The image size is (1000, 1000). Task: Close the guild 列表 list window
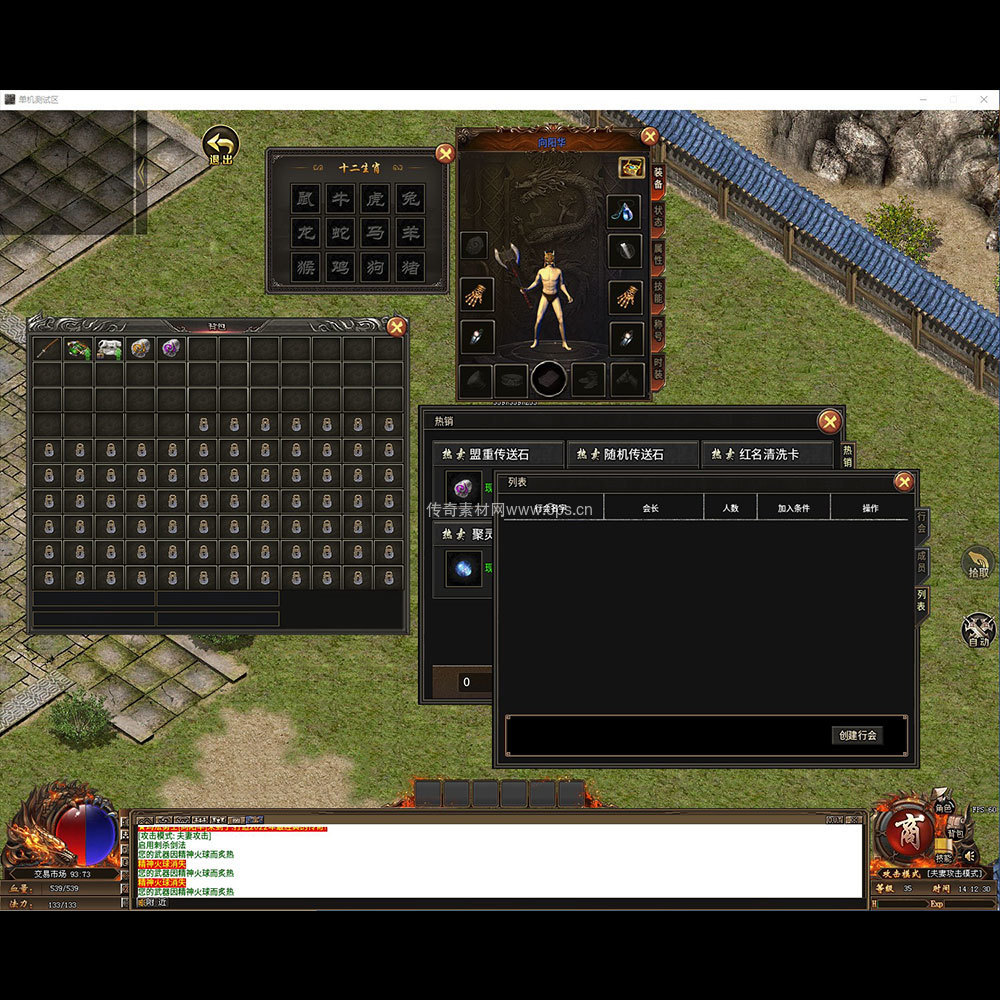(x=904, y=482)
